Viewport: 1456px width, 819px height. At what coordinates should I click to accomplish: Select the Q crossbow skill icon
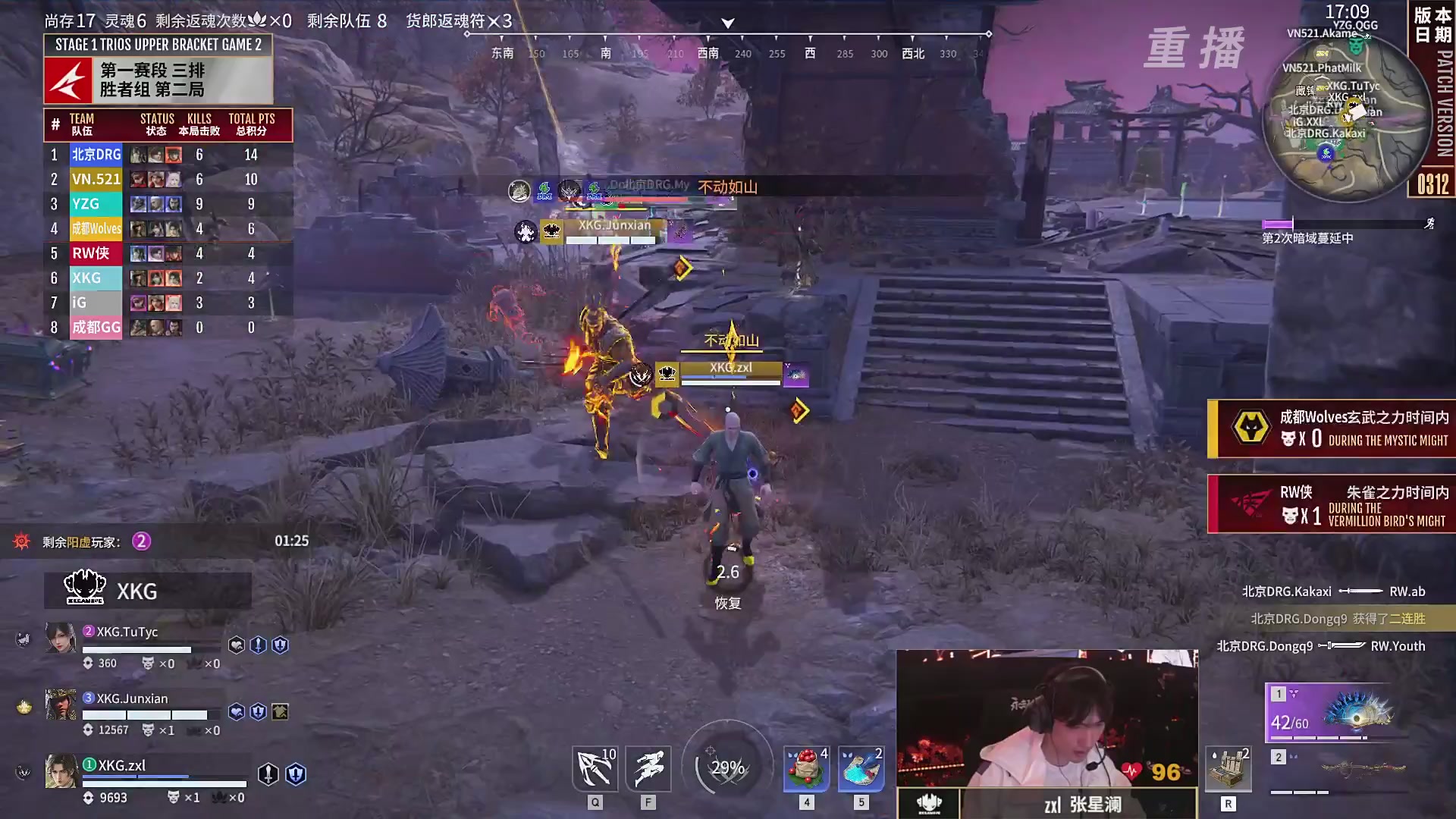pos(595,768)
